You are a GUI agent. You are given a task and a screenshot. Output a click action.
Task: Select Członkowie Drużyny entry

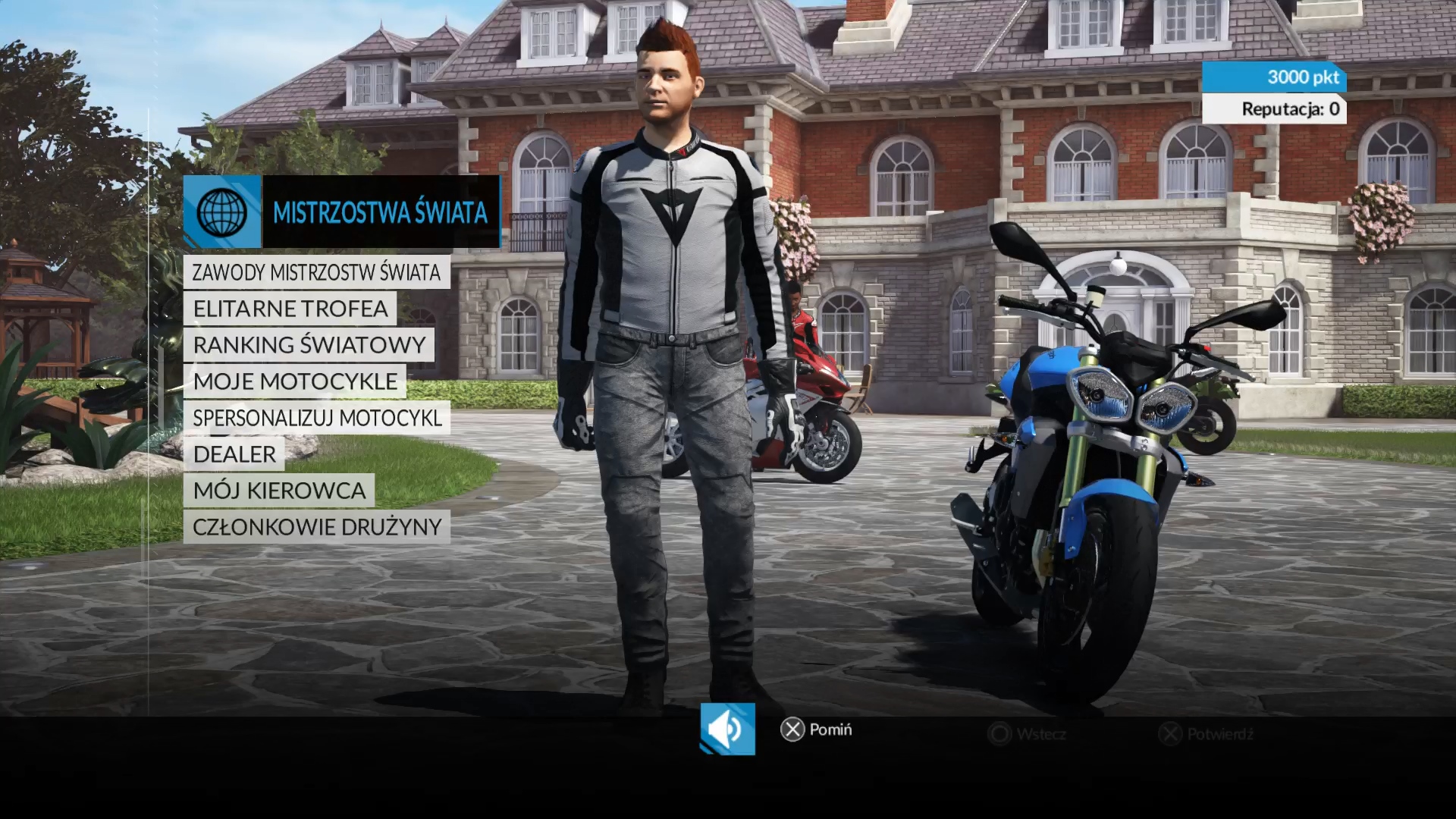[316, 527]
